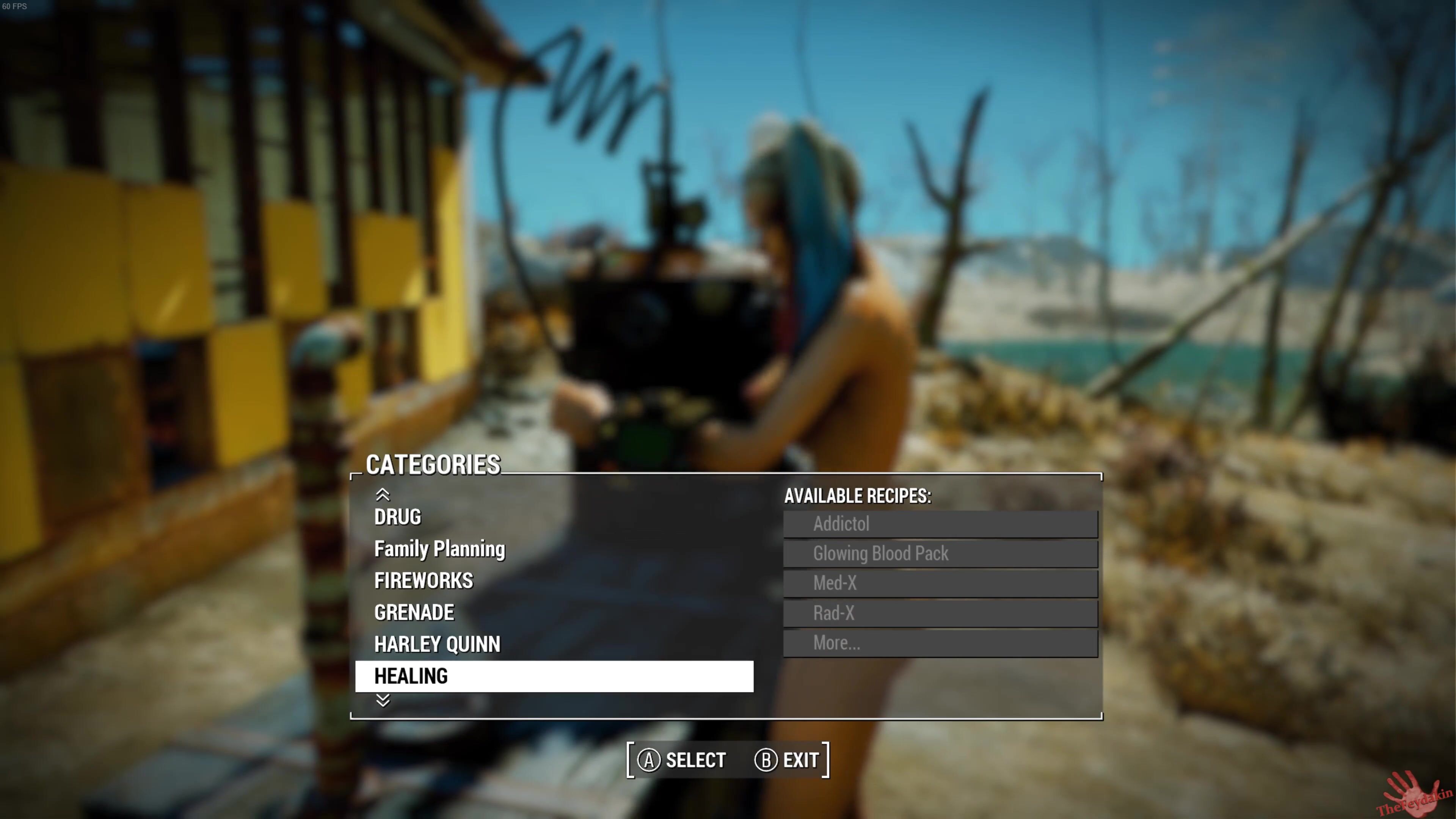Choose the Glowing Blood Pack recipe
This screenshot has height=819, width=1456.
coord(940,553)
